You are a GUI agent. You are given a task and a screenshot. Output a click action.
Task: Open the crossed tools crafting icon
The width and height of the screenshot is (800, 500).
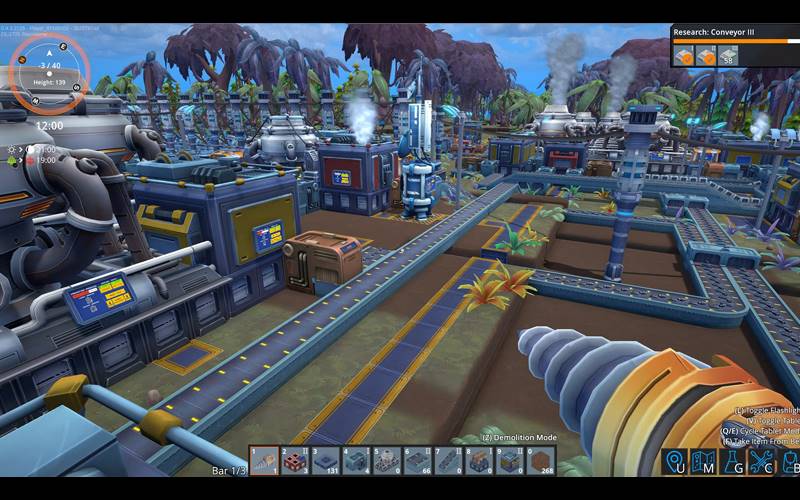coord(762,462)
